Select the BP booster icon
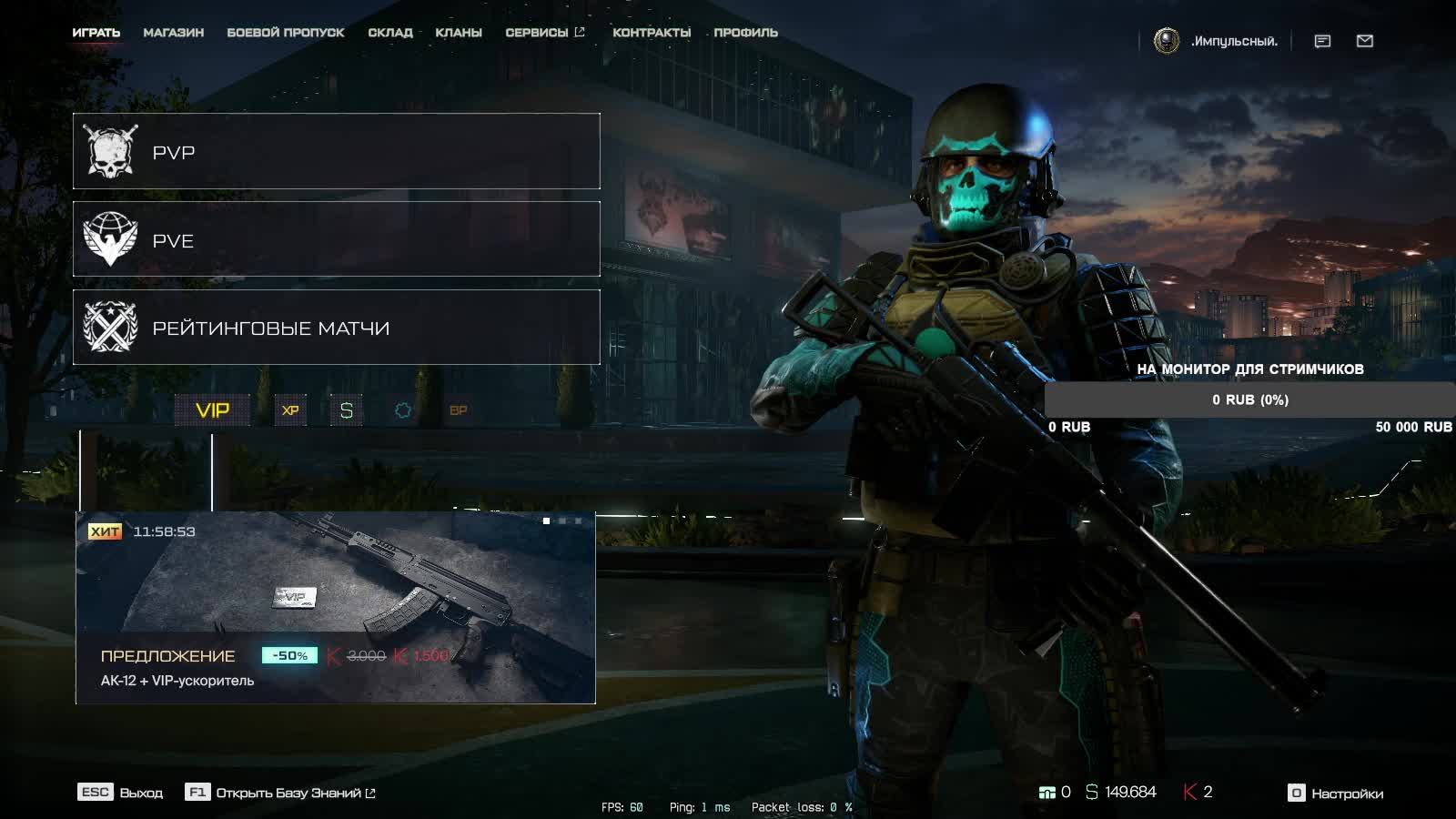The height and width of the screenshot is (819, 1456). click(458, 410)
